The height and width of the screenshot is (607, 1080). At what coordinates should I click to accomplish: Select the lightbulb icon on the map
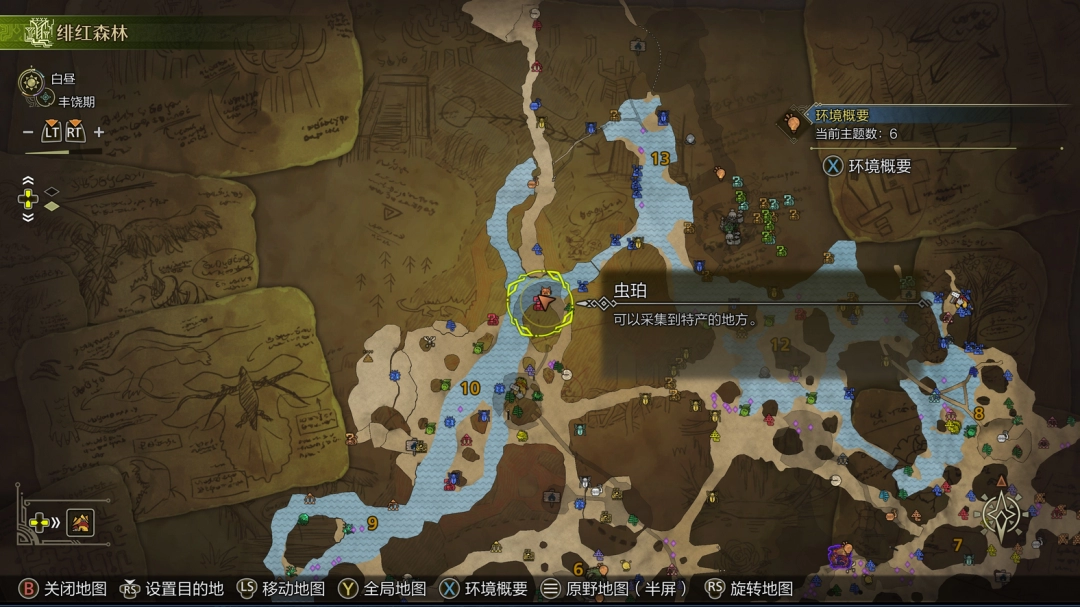point(794,123)
